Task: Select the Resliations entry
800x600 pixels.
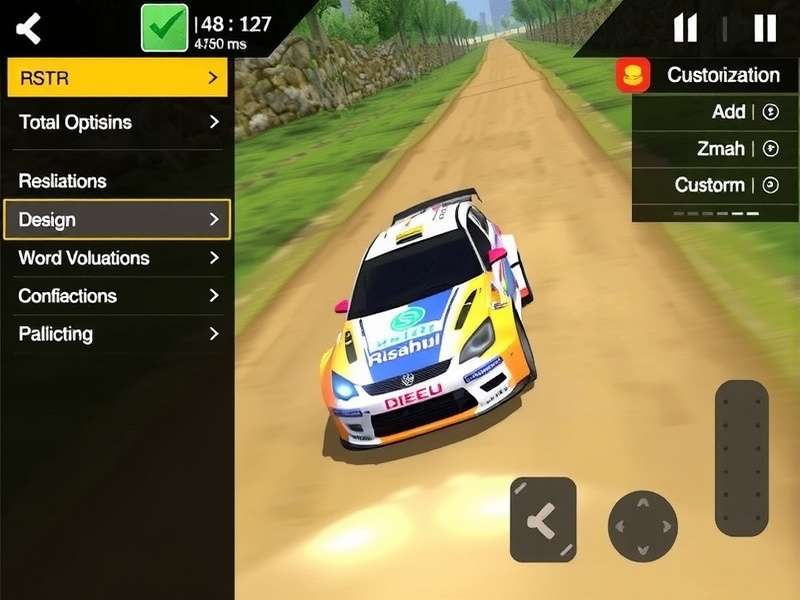Action: pyautogui.click(x=117, y=181)
